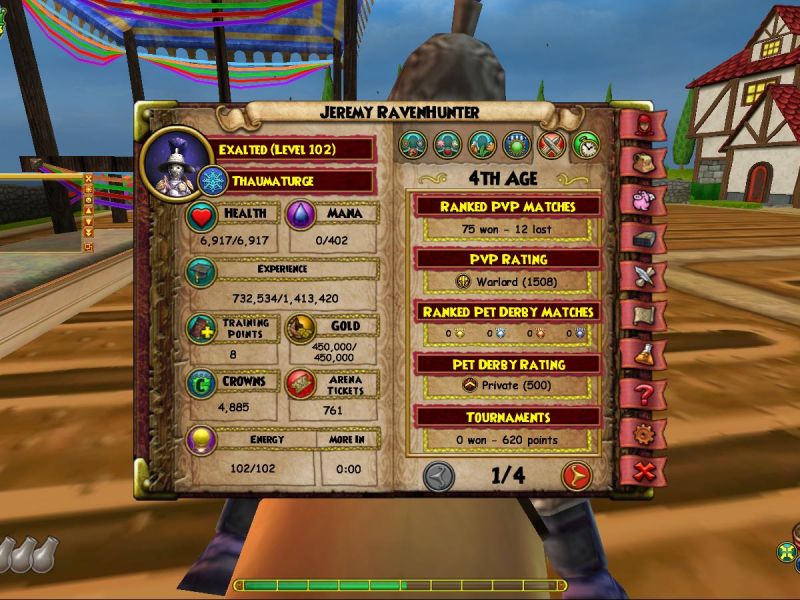Show the crossed swords PvP stats
This screenshot has height=600, width=800.
pyautogui.click(x=551, y=146)
